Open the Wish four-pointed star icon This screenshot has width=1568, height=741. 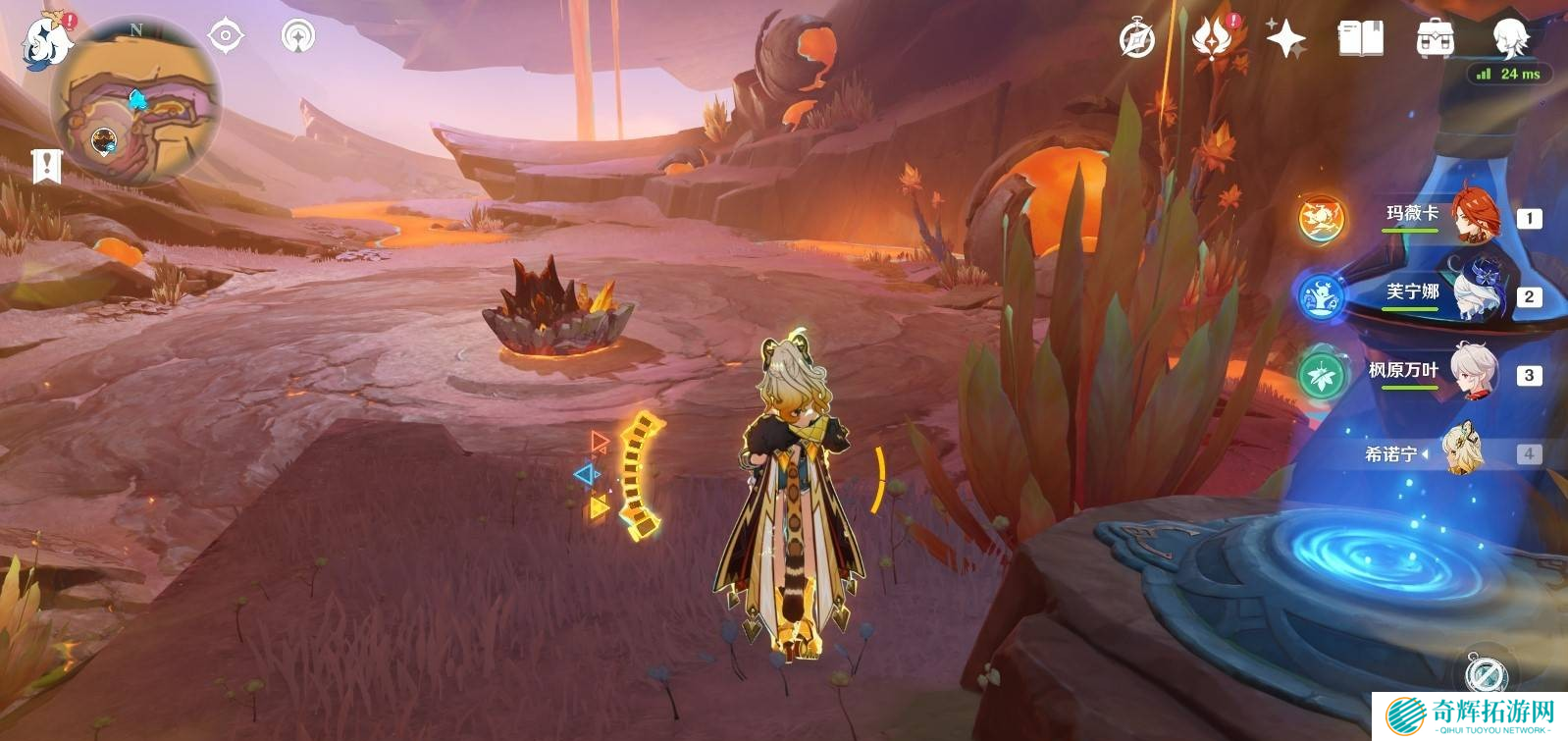(1285, 39)
